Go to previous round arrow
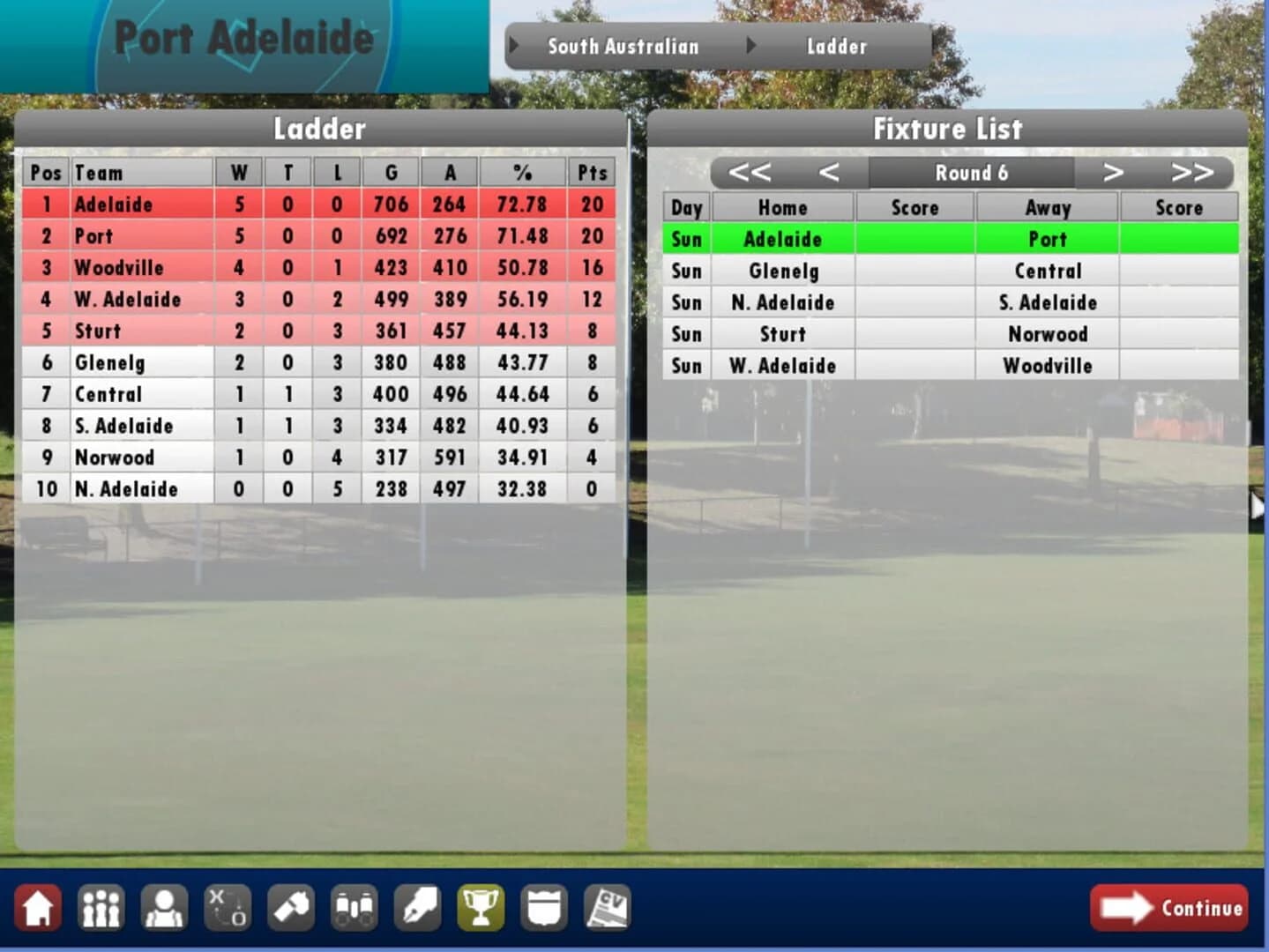This screenshot has height=952, width=1269. pos(829,174)
